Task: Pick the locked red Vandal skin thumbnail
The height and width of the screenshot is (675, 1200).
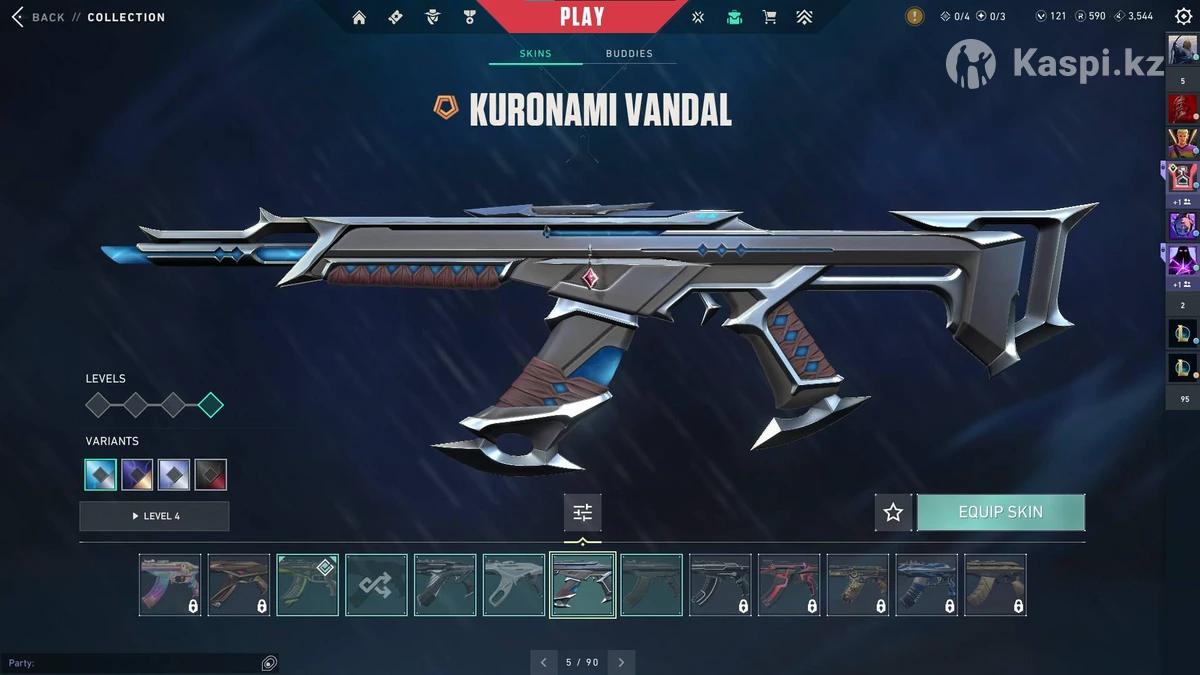Action: (789, 585)
